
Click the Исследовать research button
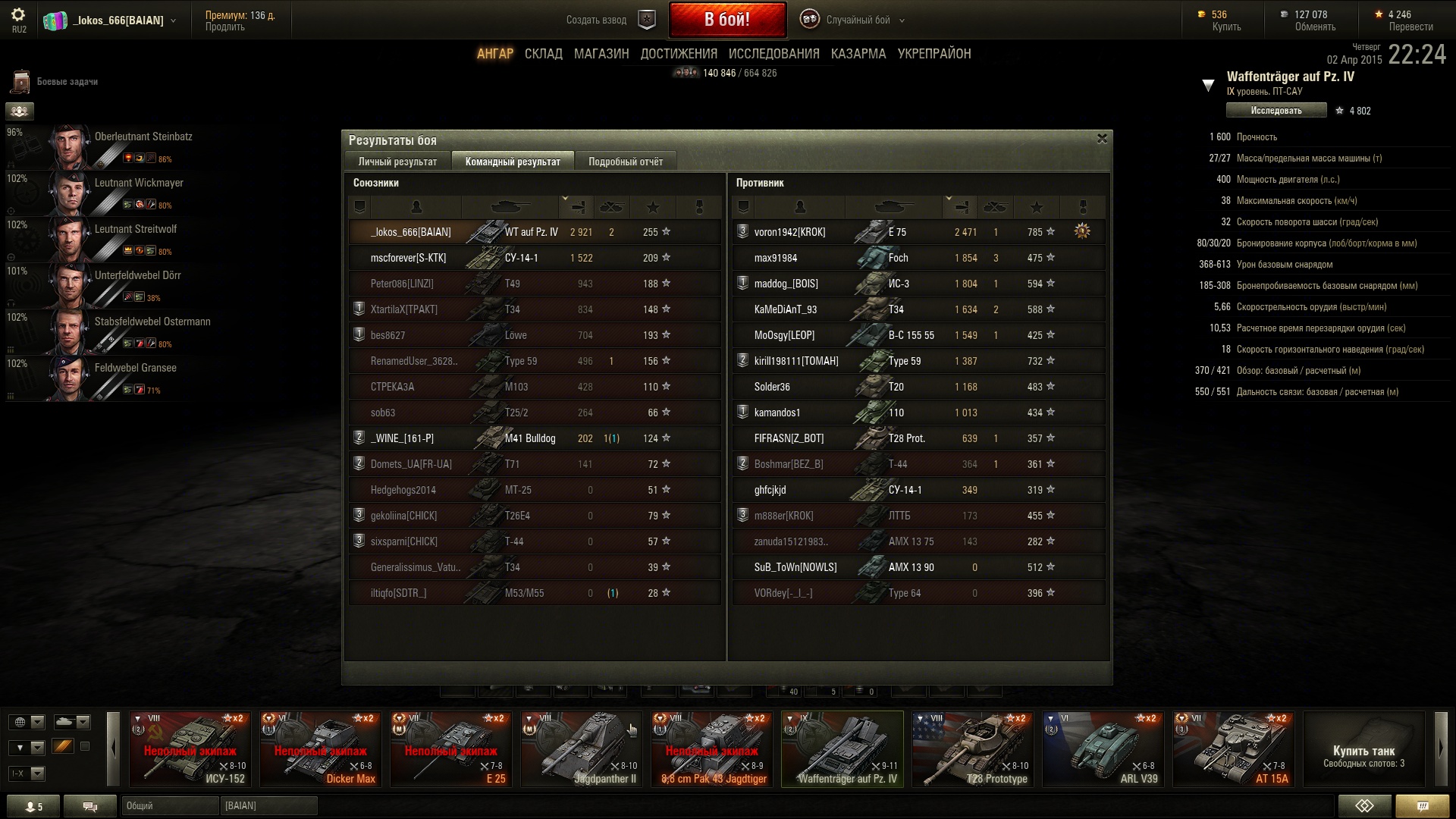[x=1276, y=111]
